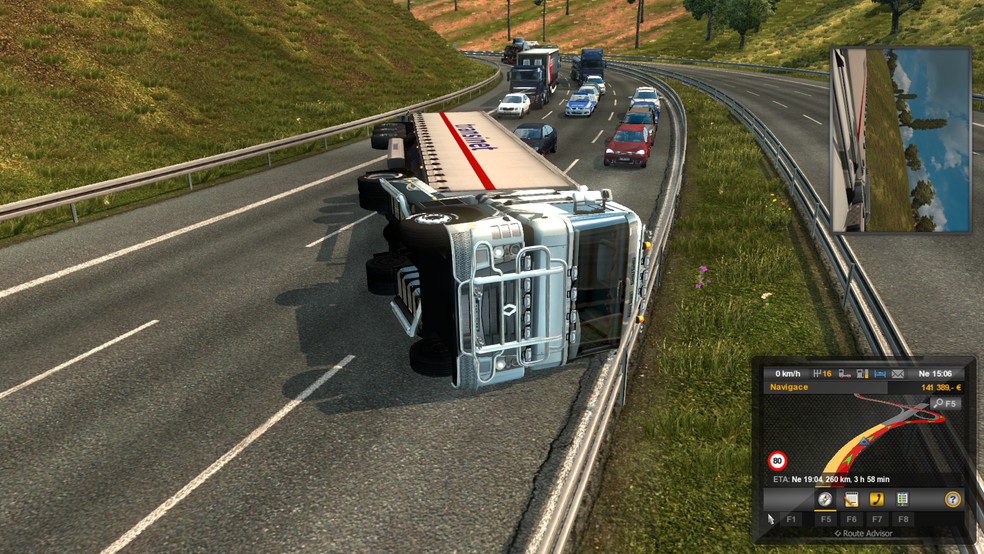Open the envelope mail icon
Screen dimensions: 984x554
click(x=897, y=373)
